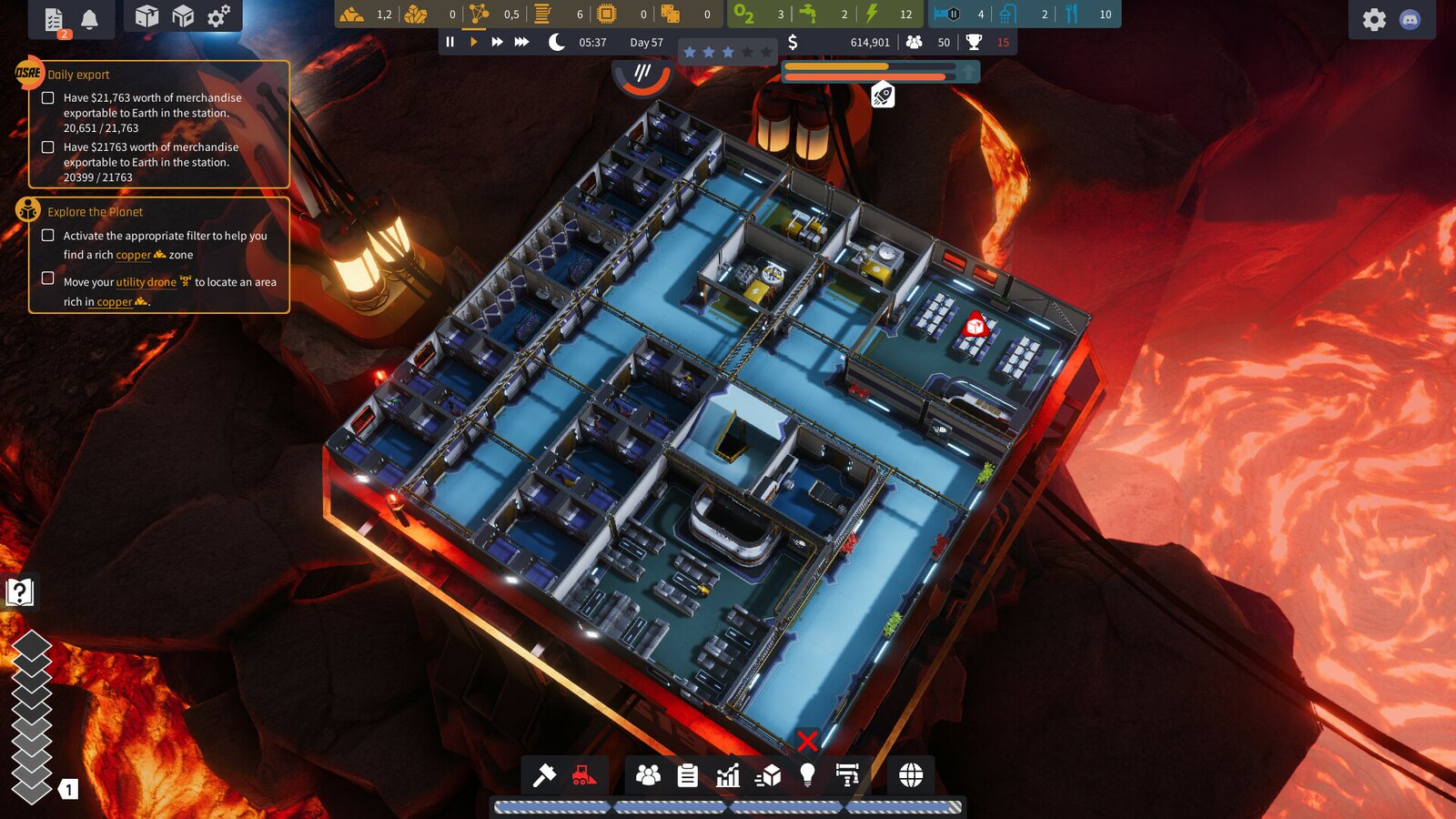Viewport: 1456px width, 819px height.
Task: Open the lightbulb research panel
Action: tap(807, 775)
